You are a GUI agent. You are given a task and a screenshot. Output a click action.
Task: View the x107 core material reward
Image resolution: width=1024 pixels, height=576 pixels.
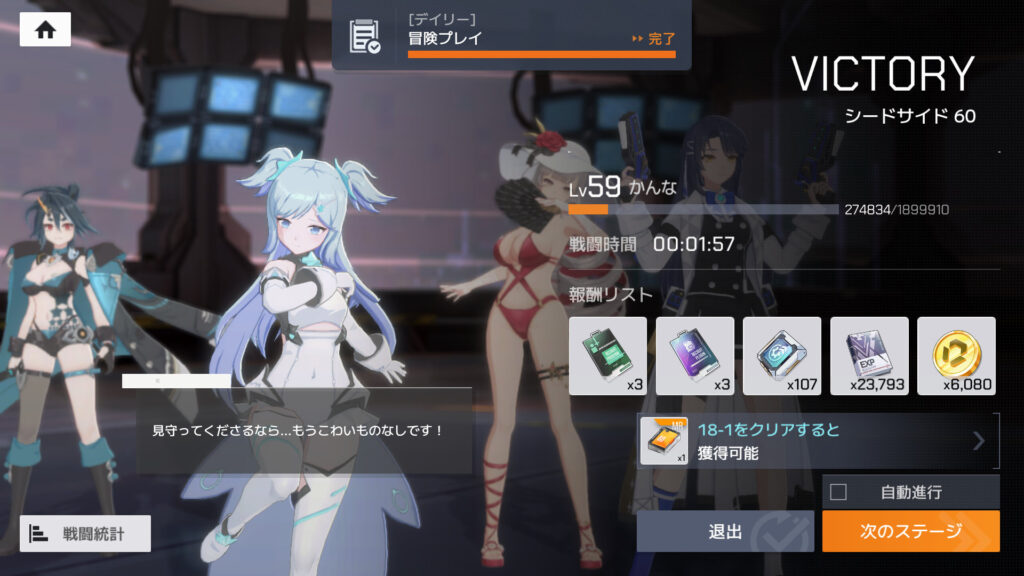click(x=782, y=355)
